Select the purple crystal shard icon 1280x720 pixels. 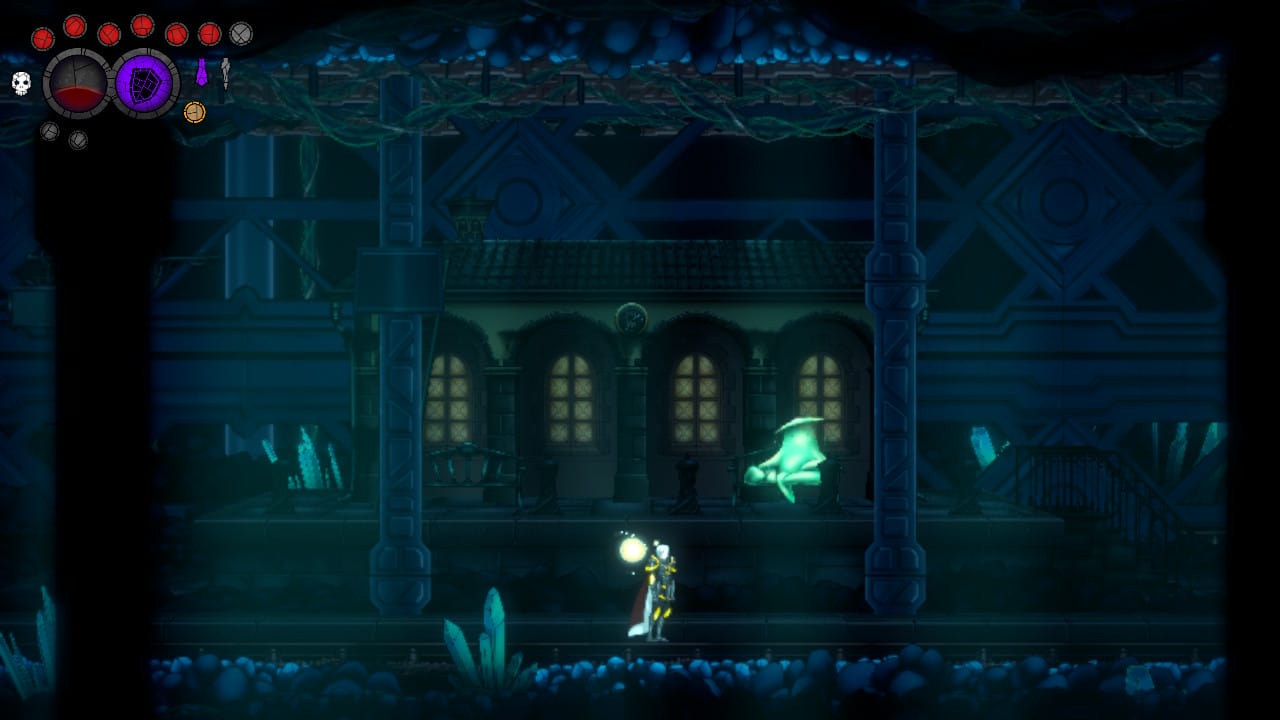pos(202,72)
